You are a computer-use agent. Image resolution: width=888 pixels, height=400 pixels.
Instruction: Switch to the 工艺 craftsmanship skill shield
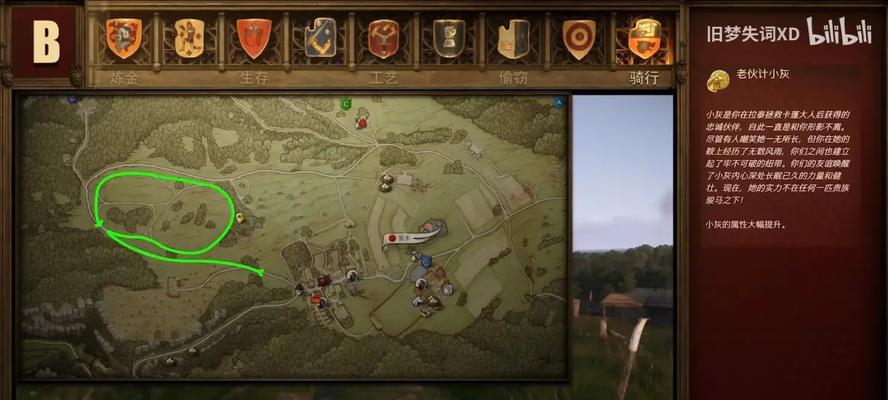[384, 39]
